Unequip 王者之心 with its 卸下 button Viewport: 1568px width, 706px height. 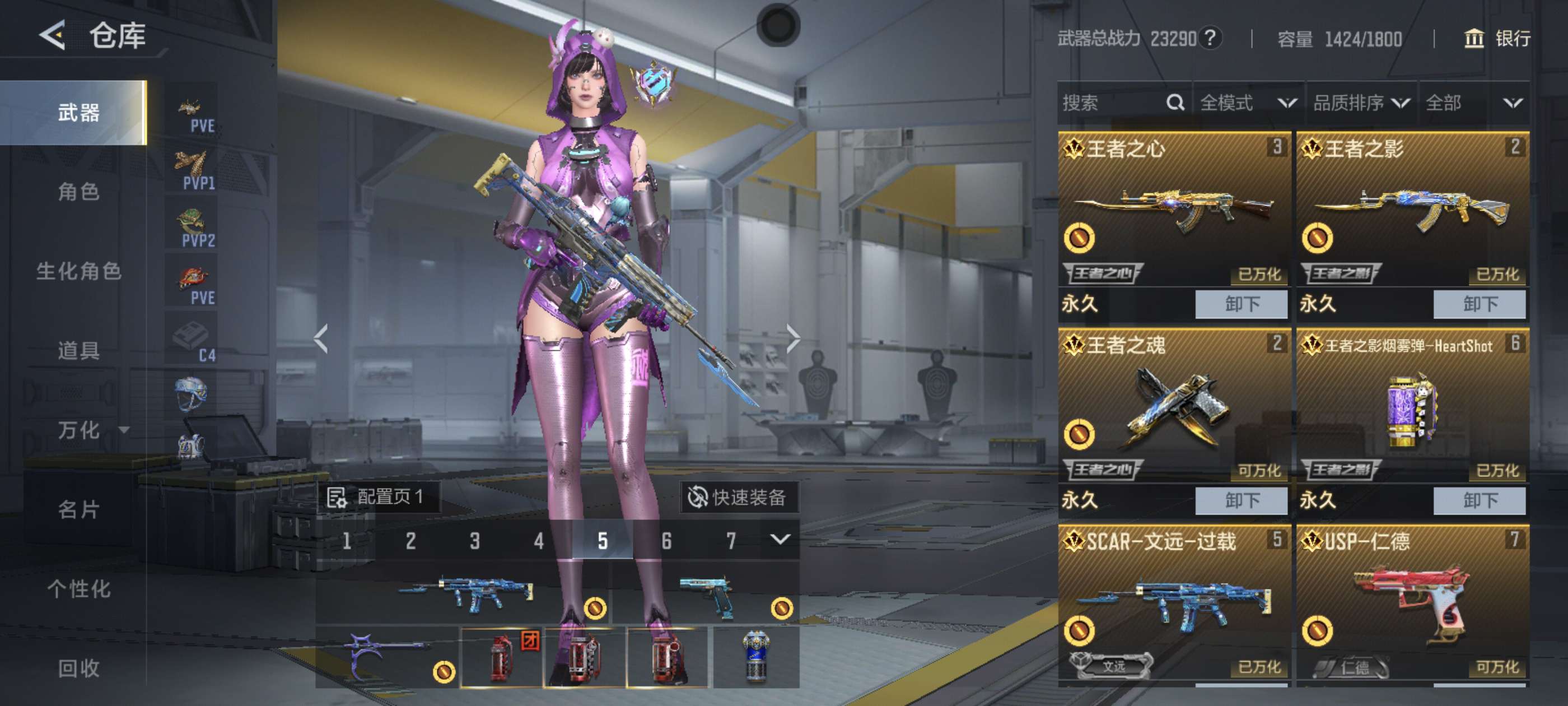[x=1241, y=304]
